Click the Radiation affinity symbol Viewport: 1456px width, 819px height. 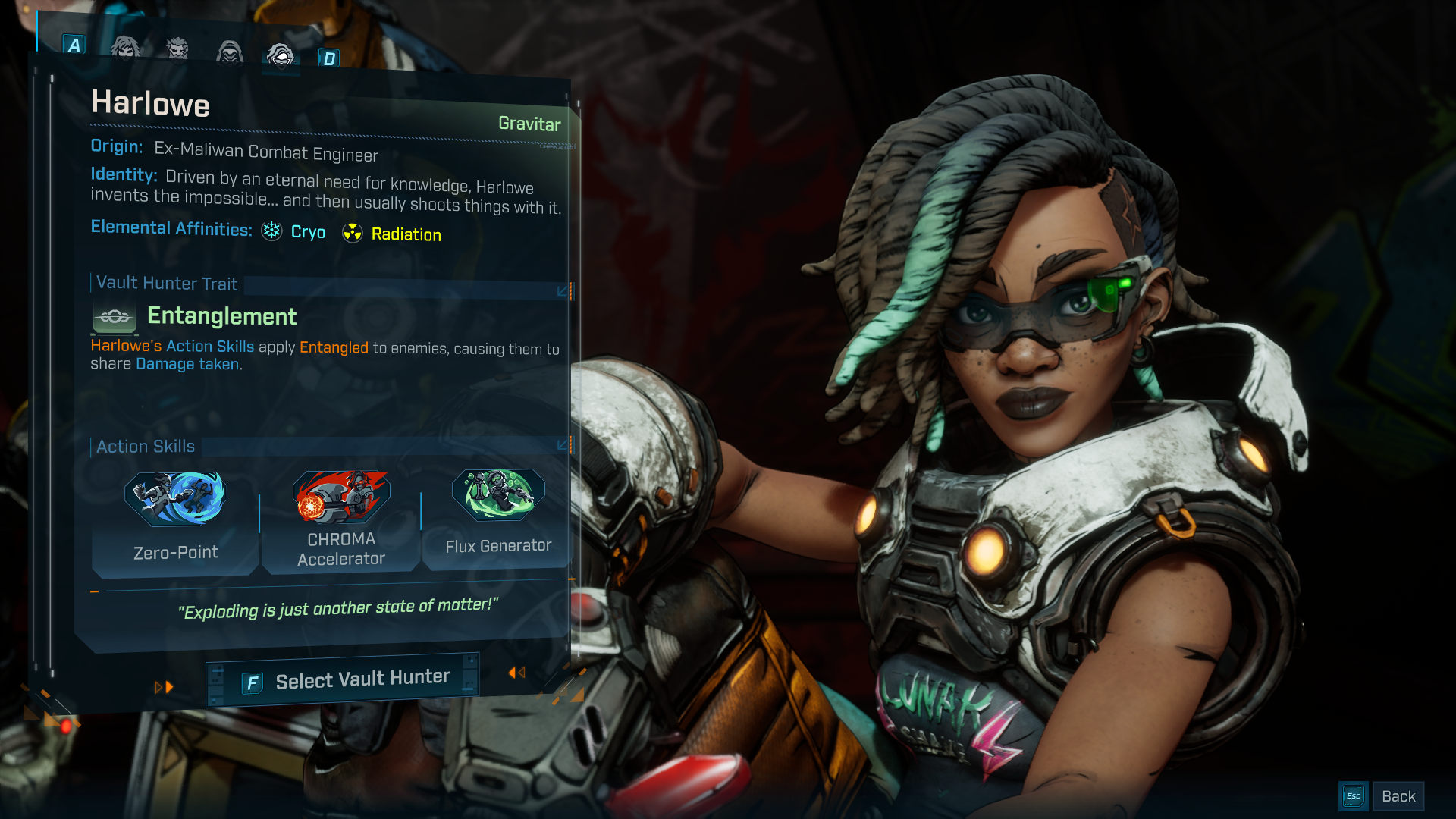[x=353, y=233]
